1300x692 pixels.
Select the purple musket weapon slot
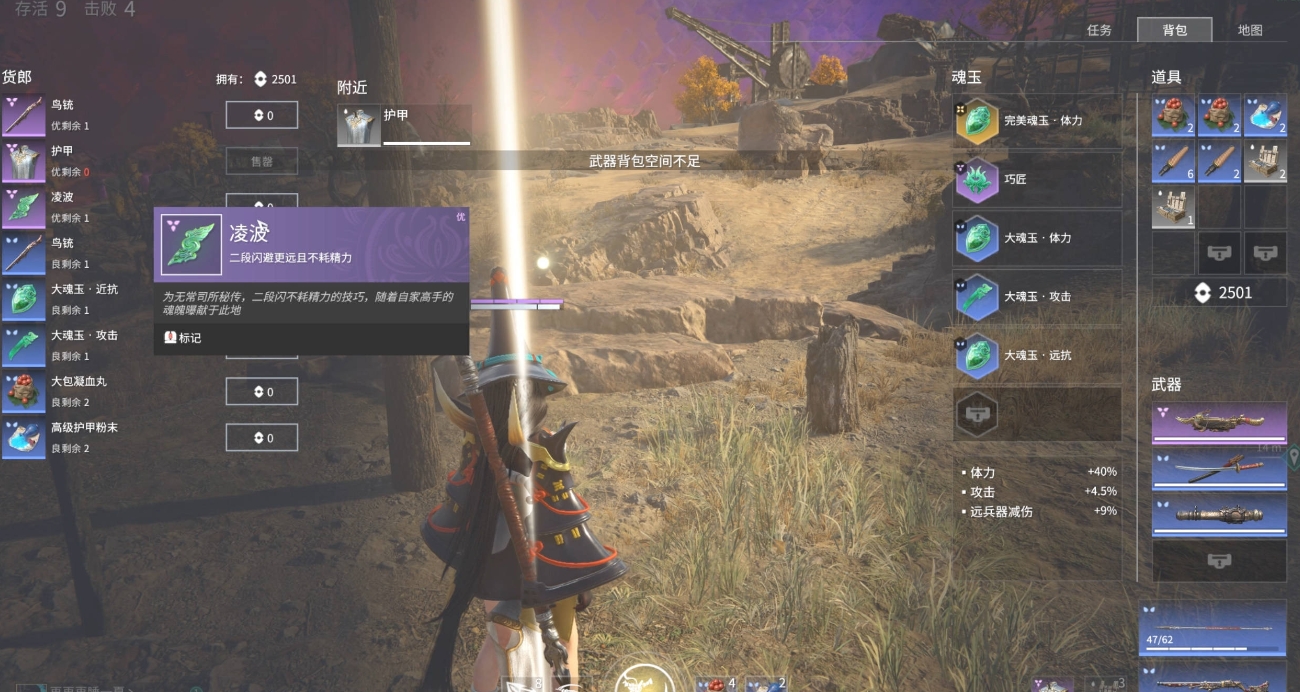coord(1219,422)
